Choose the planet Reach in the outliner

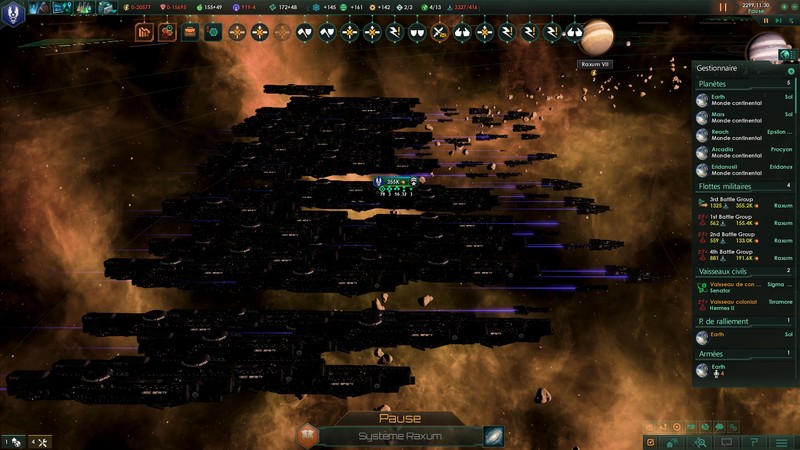[740, 134]
